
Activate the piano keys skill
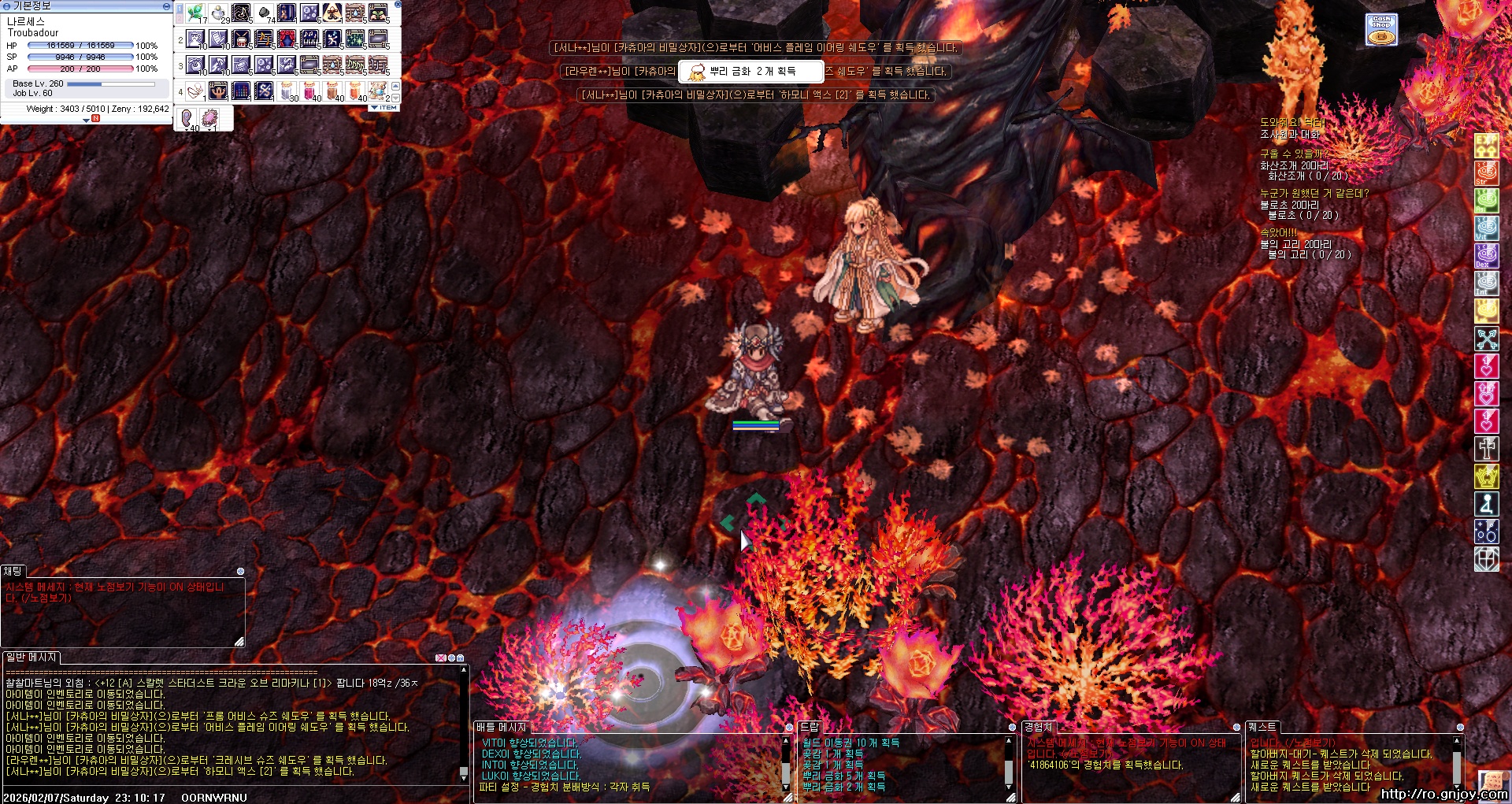[x=310, y=39]
